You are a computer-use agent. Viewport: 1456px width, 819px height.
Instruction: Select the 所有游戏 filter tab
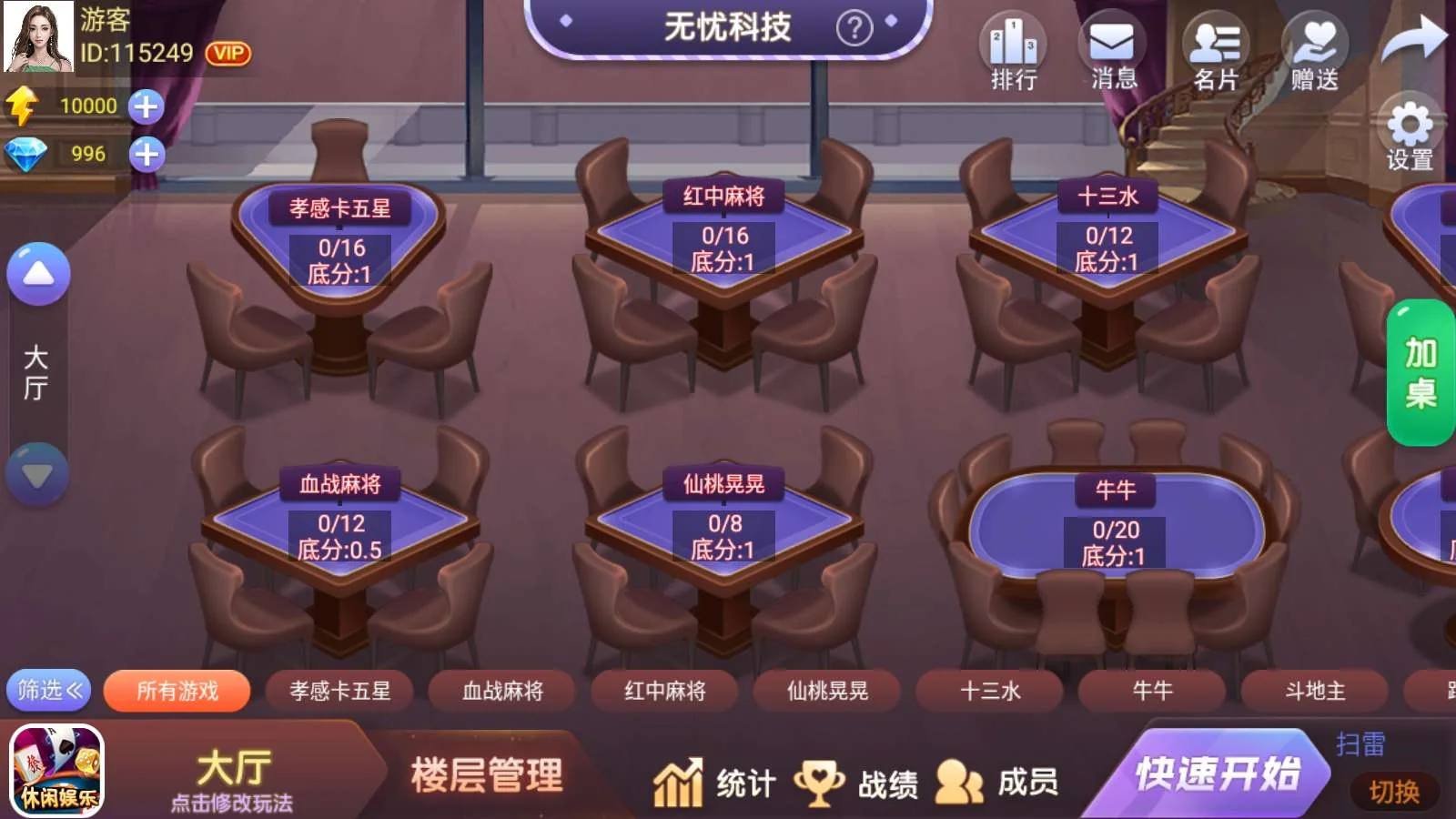pyautogui.click(x=176, y=692)
